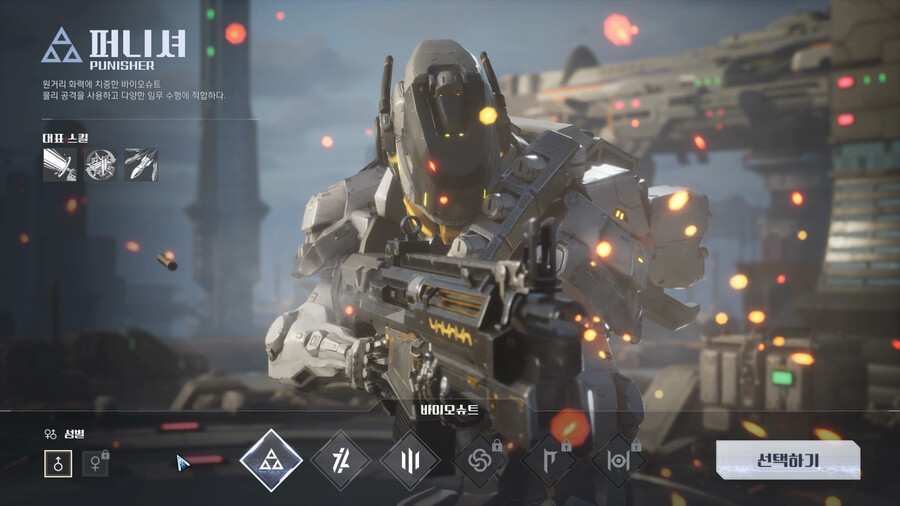
Task: Choose the locked angular flag class diamond
Action: point(549,460)
